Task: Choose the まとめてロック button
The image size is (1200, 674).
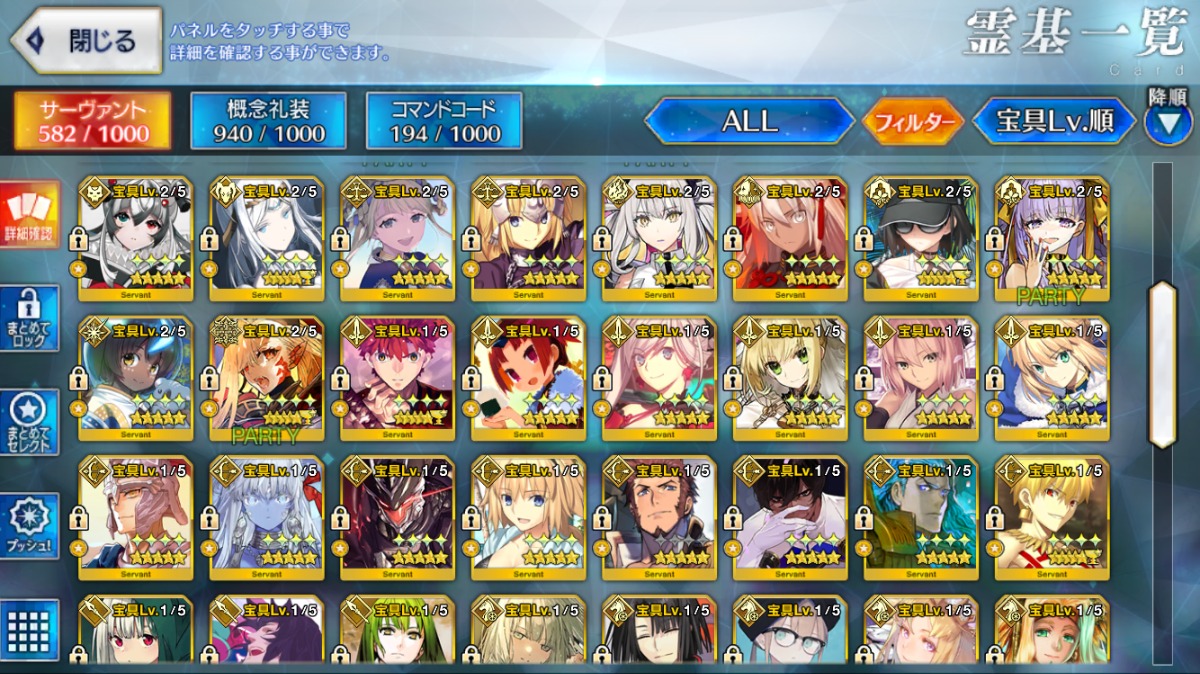Action: (30, 320)
